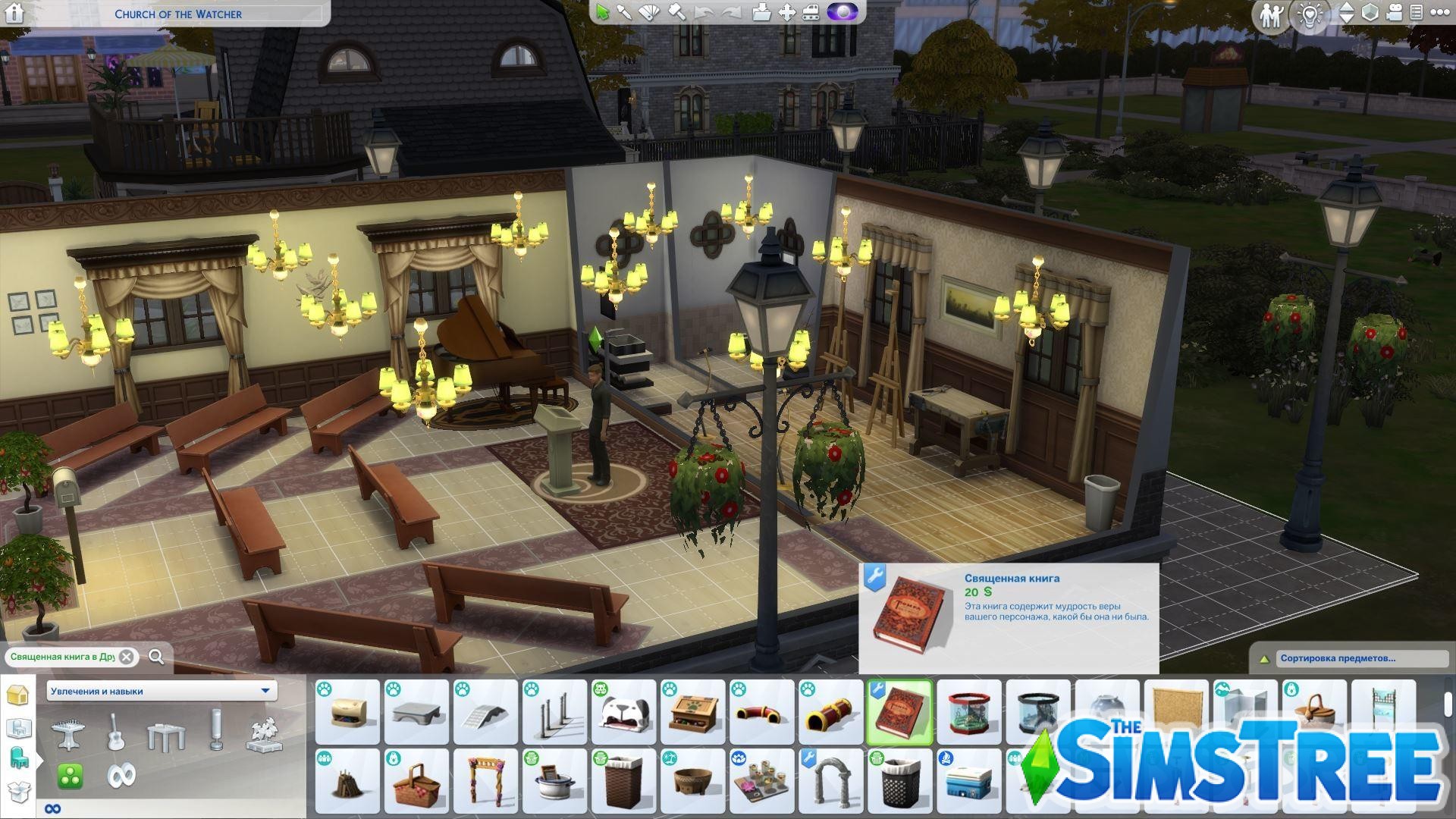Open the camera controls icon

click(1394, 13)
